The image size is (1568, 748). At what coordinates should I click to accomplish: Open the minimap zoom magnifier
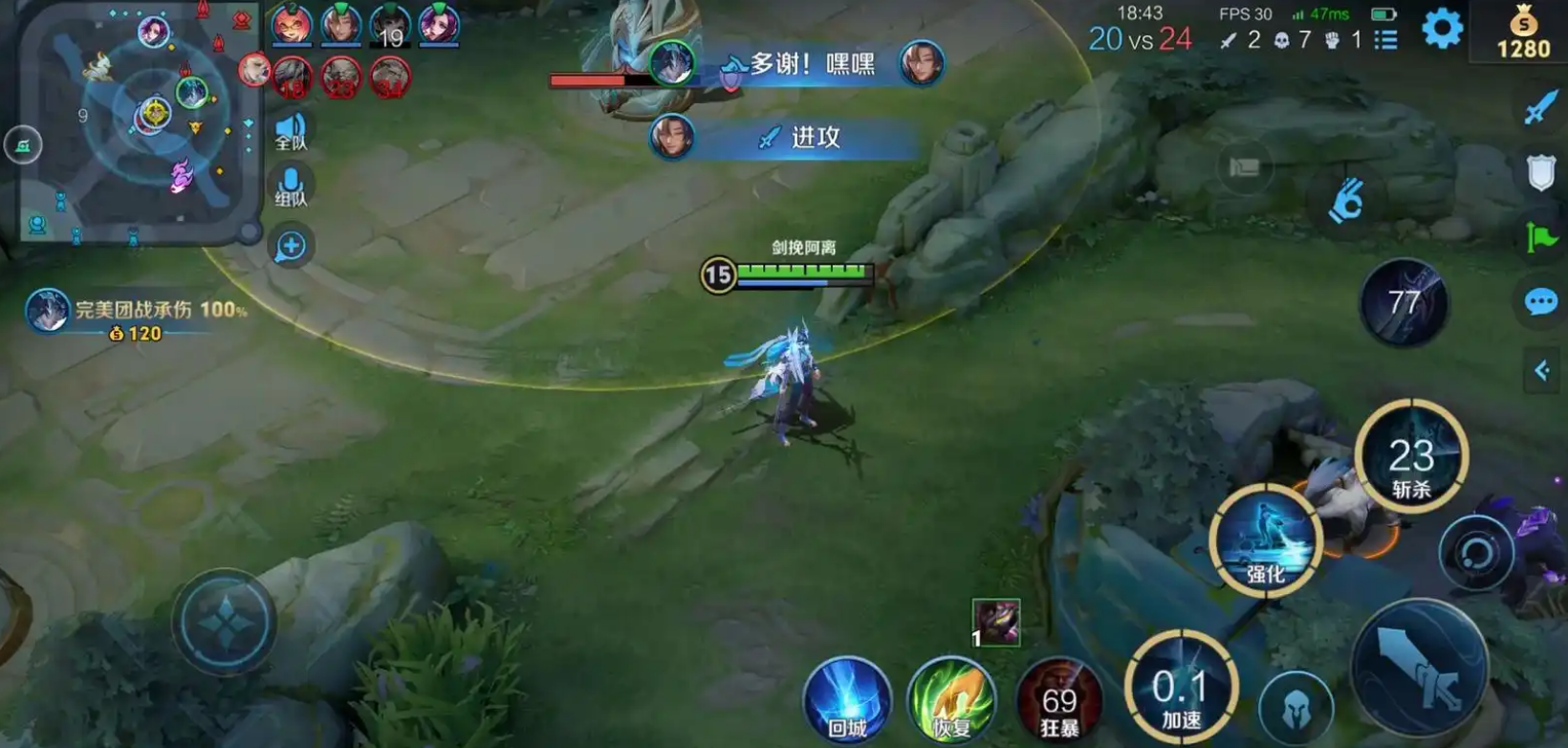click(290, 246)
